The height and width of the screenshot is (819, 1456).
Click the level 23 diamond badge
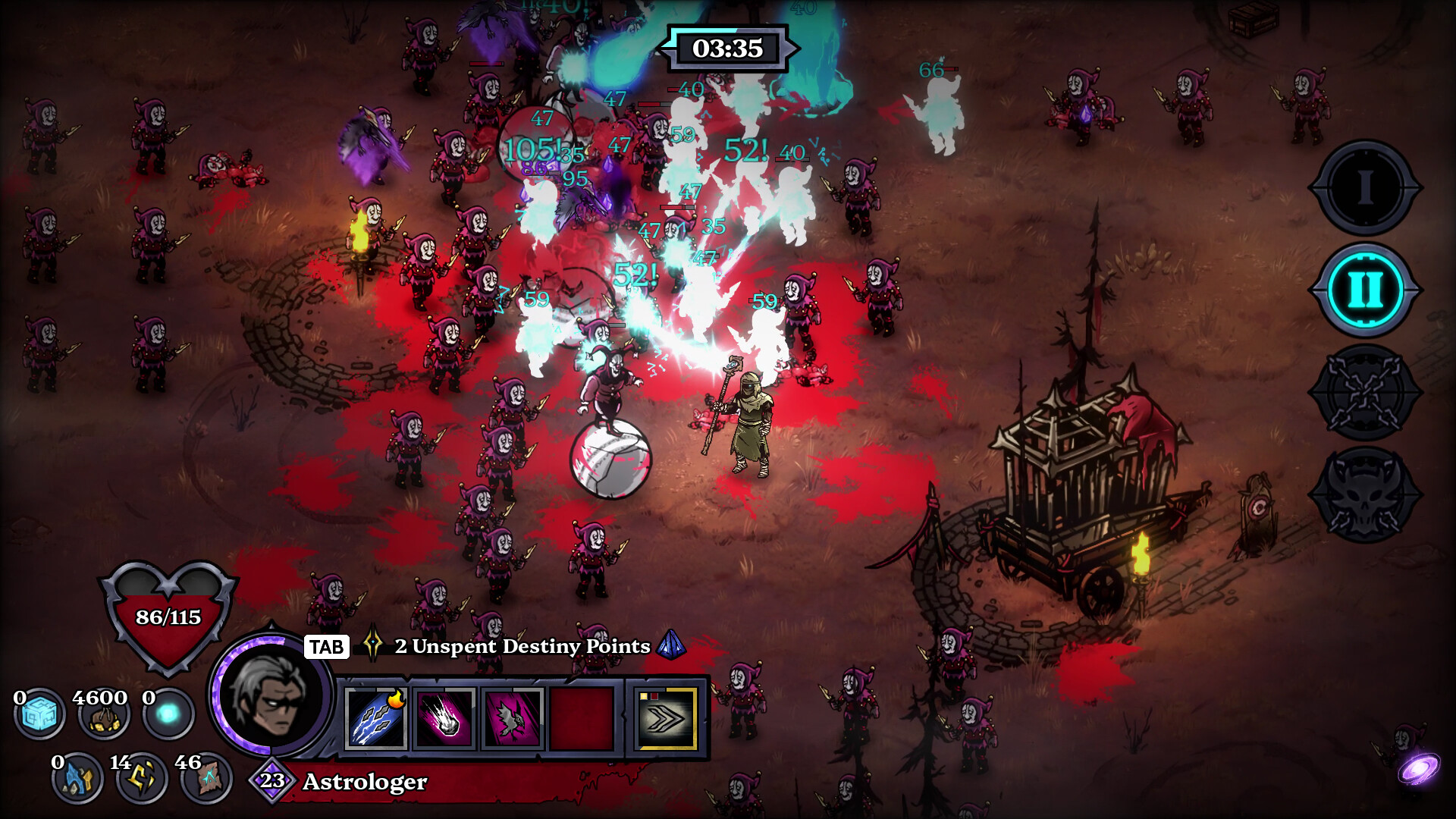coord(271,780)
